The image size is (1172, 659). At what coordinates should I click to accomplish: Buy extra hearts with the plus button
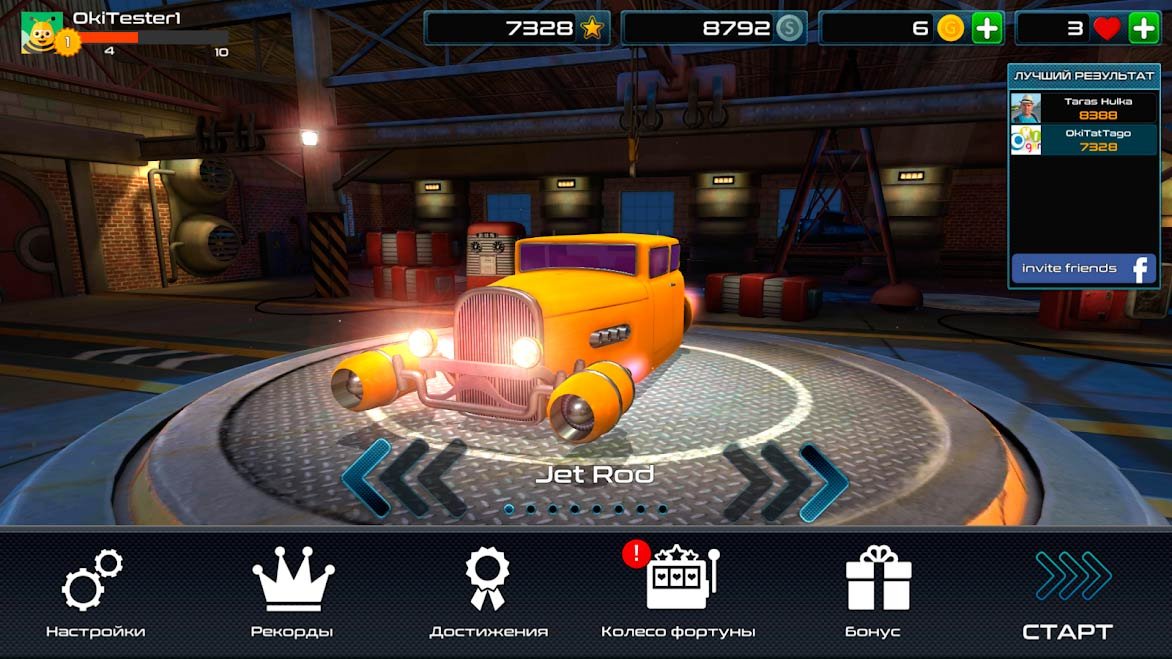point(1143,28)
